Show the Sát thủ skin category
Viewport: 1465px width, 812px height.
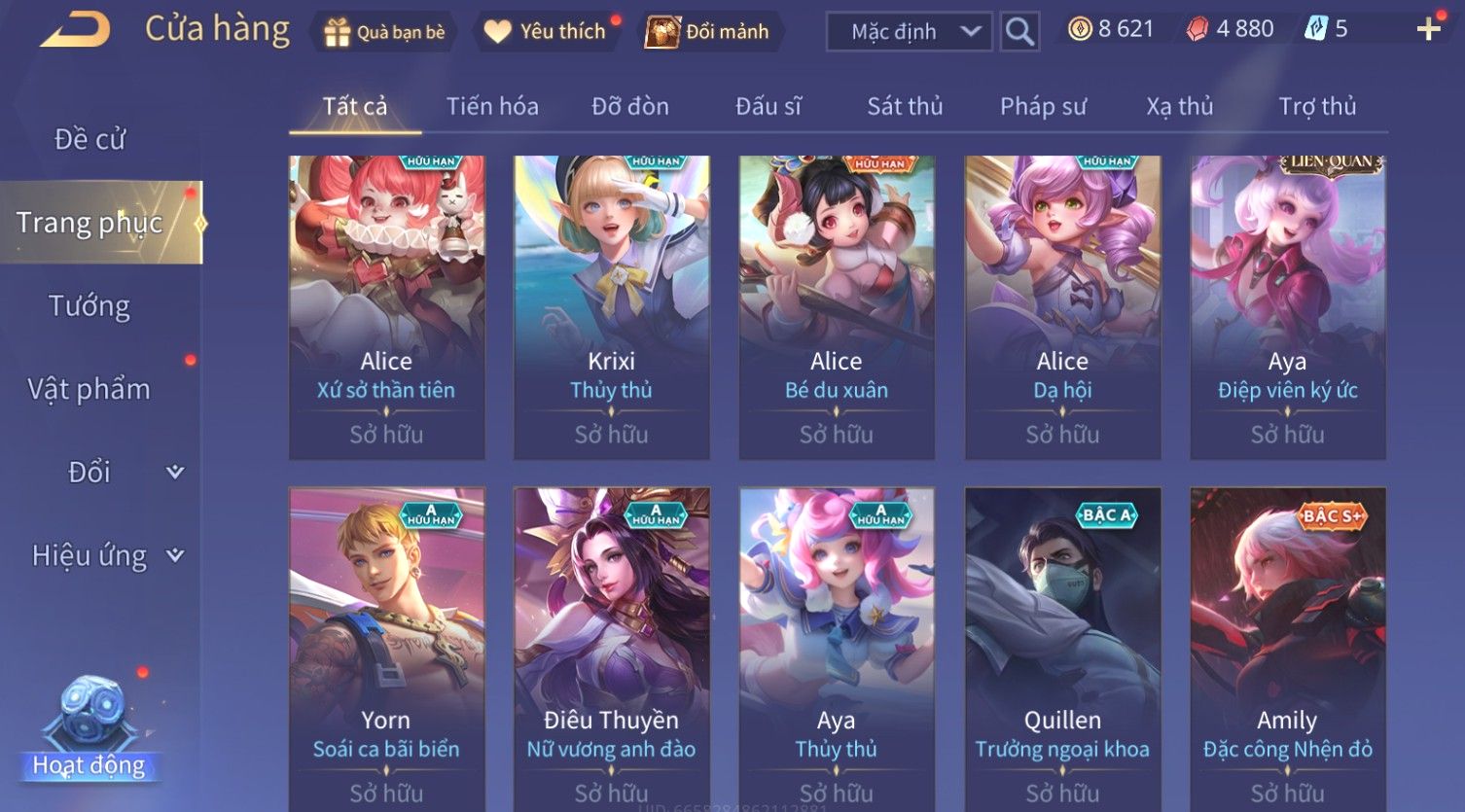(905, 107)
